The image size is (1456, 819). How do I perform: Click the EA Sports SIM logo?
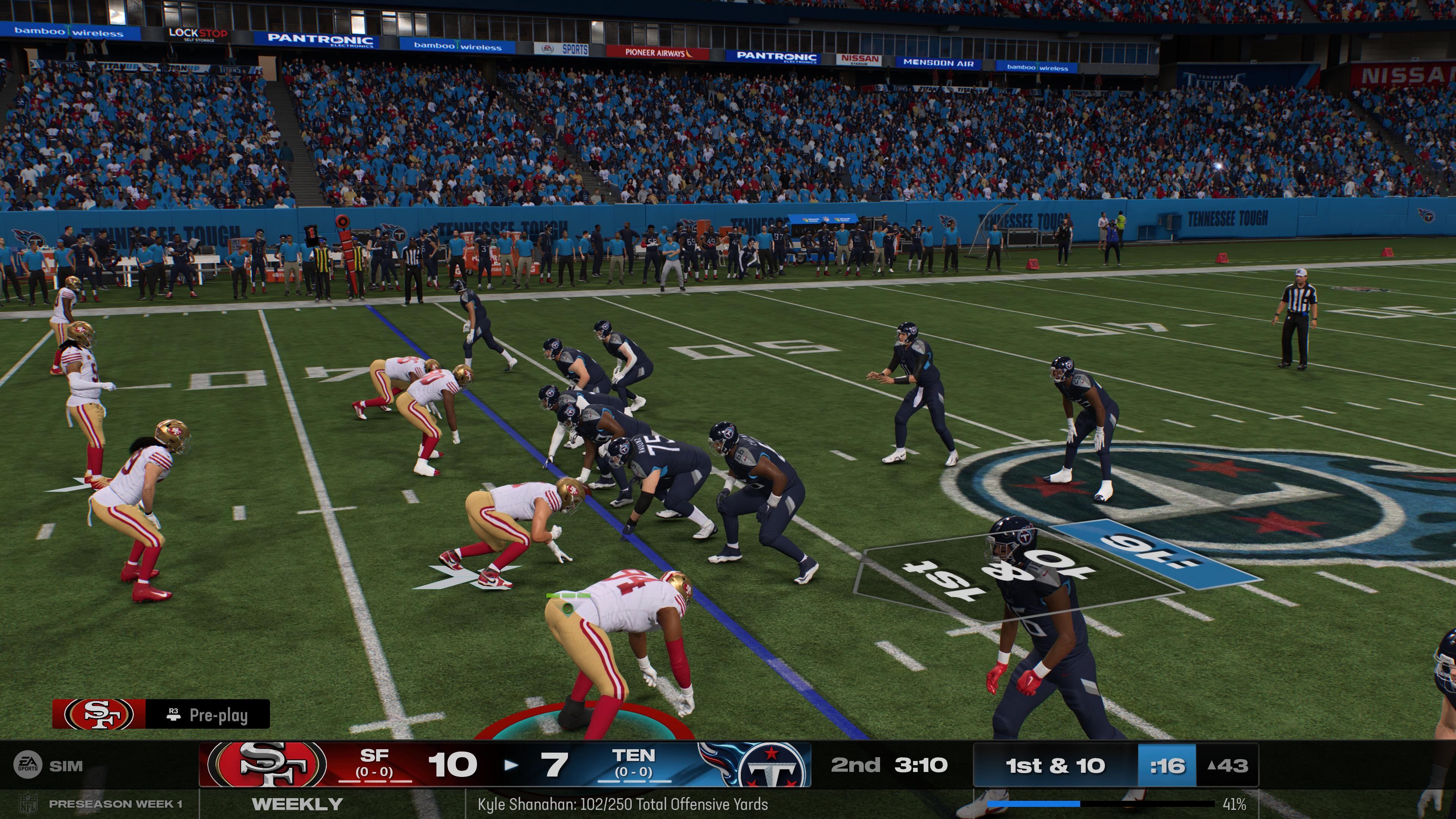27,765
